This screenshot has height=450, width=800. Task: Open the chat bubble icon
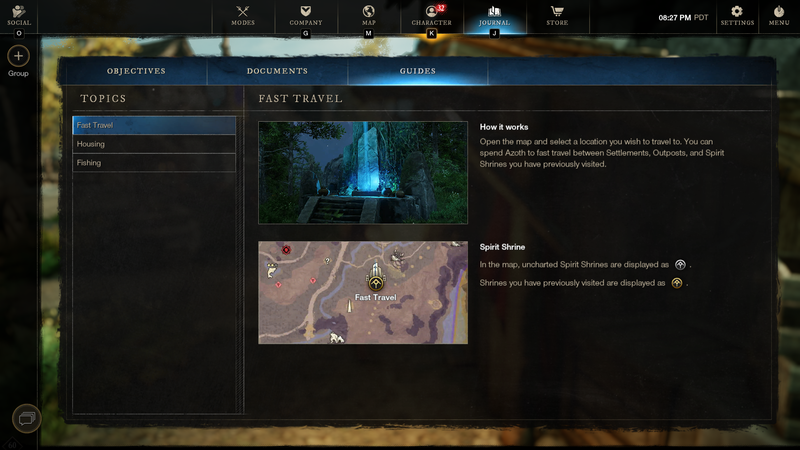[x=26, y=417]
